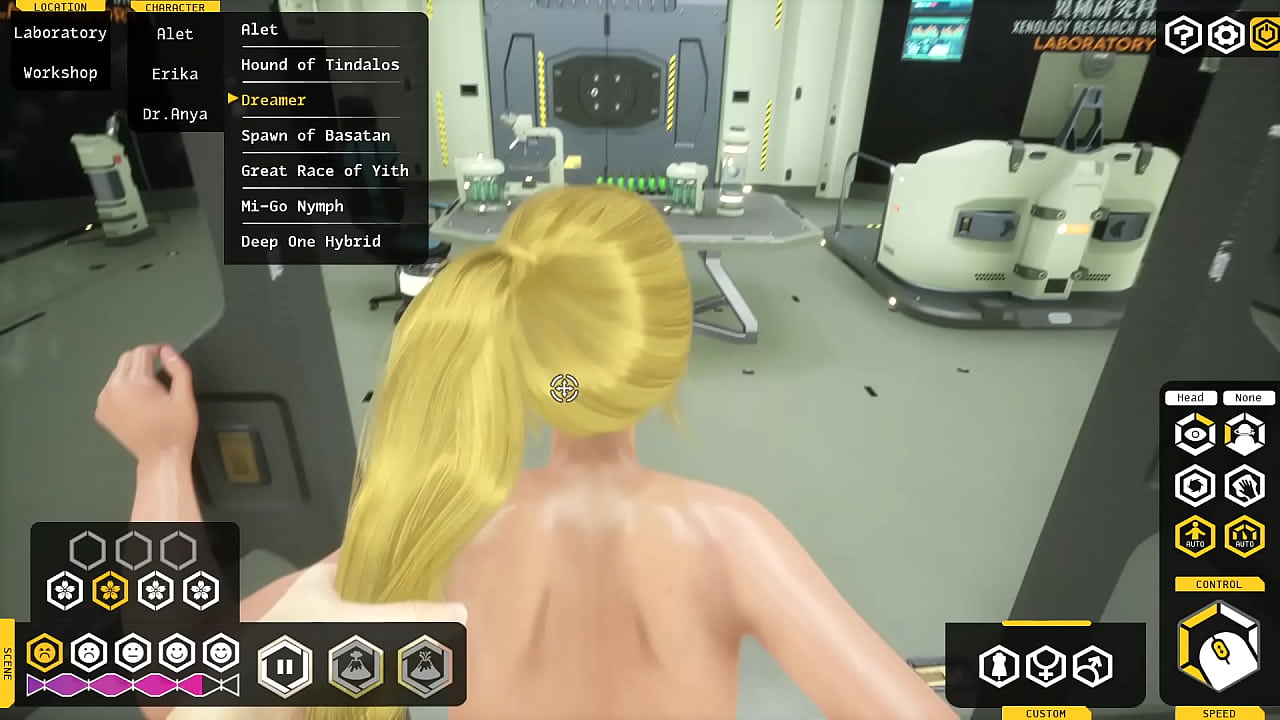Screen dimensions: 1280x720
Task: Choose Erika in the character list
Action: pyautogui.click(x=175, y=74)
